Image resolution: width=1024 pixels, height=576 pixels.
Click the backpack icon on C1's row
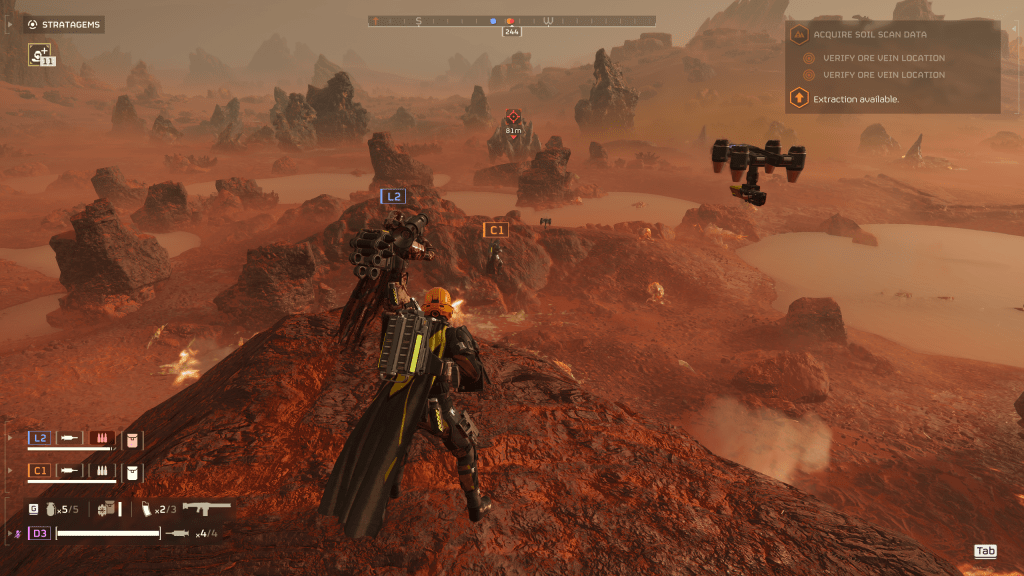click(x=133, y=470)
